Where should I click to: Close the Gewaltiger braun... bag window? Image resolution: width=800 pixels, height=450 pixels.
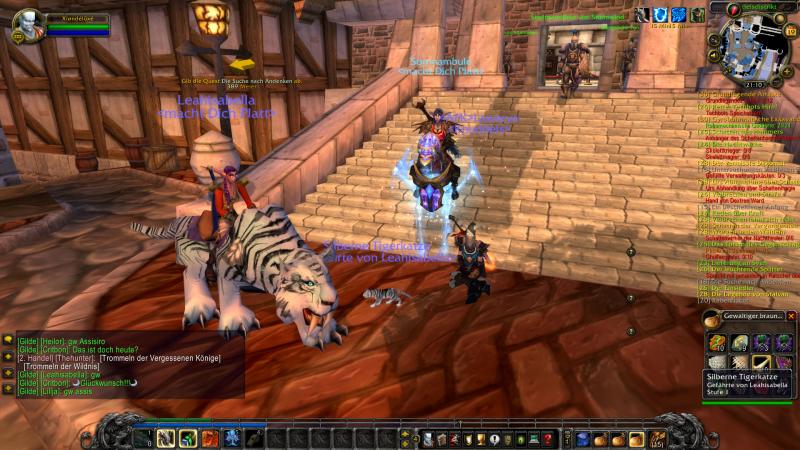click(x=791, y=316)
